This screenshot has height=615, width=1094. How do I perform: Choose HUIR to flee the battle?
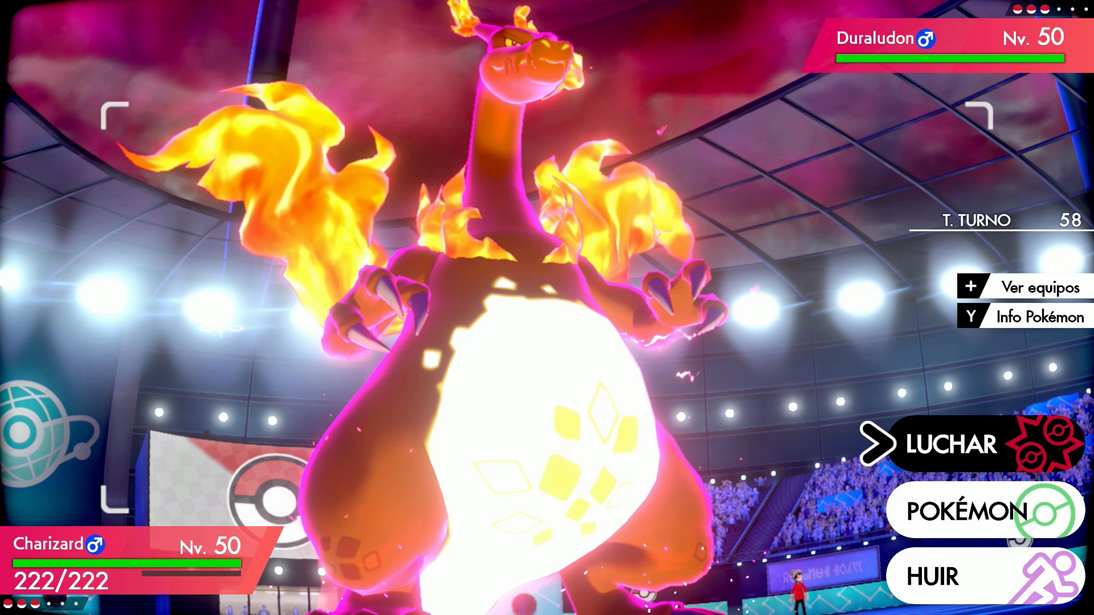[985, 577]
